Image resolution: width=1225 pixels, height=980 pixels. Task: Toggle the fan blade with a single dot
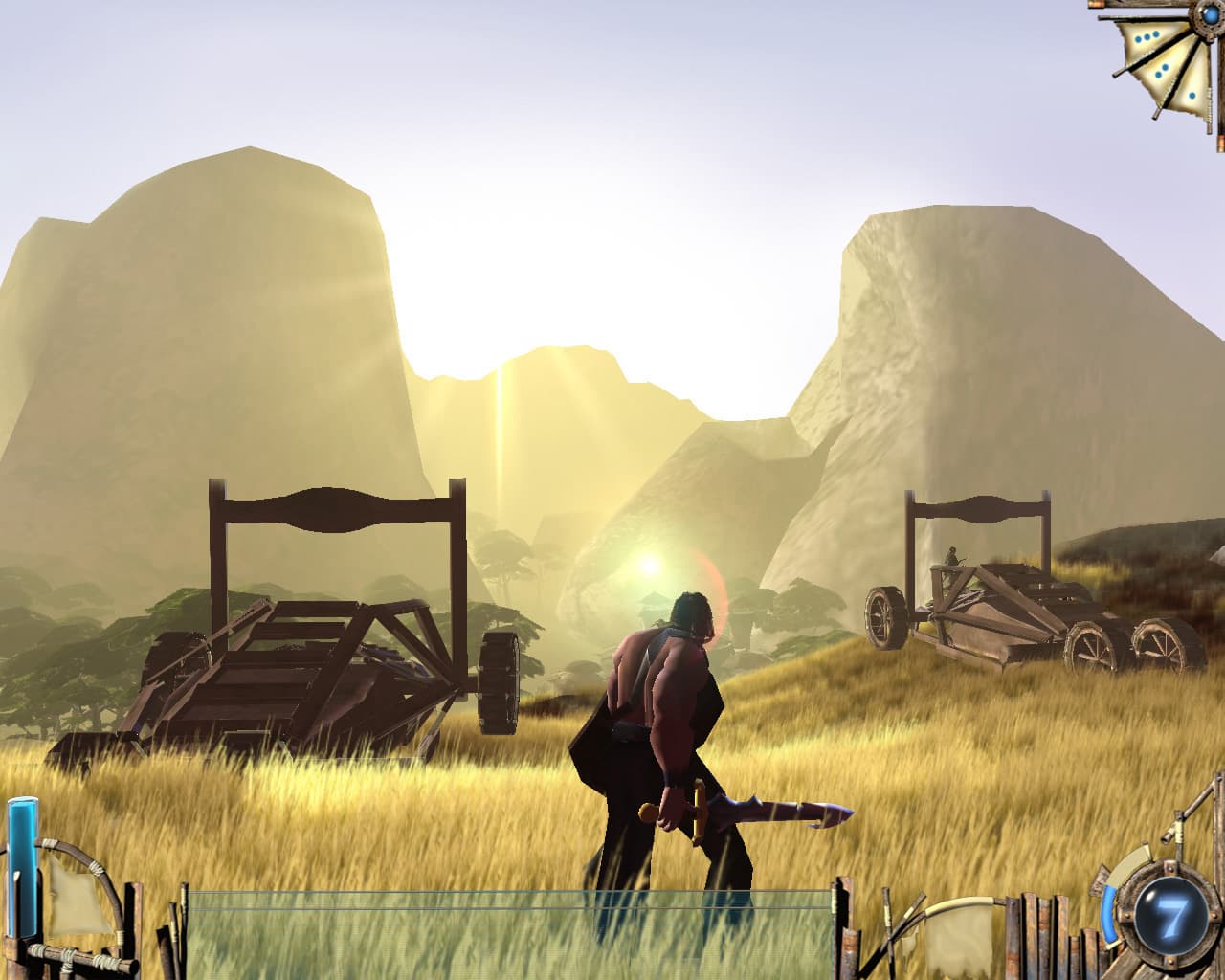pyautogui.click(x=1192, y=95)
